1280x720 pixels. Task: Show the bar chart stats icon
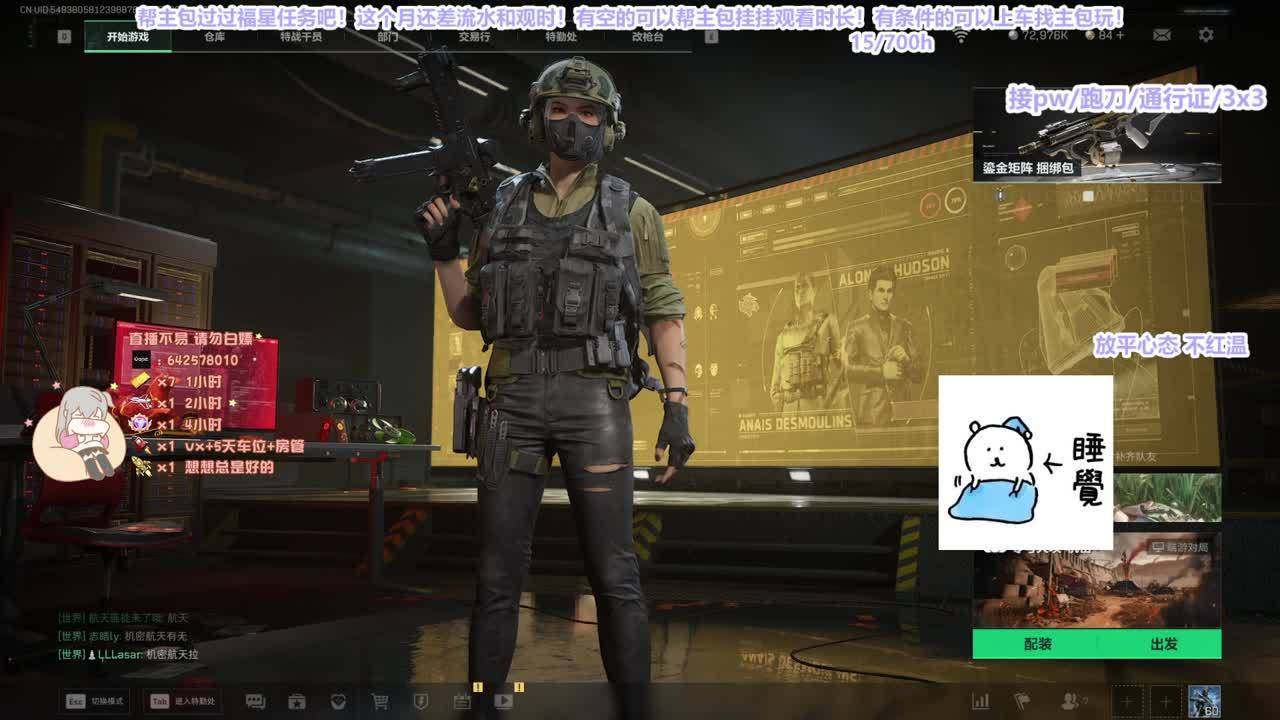(x=981, y=701)
